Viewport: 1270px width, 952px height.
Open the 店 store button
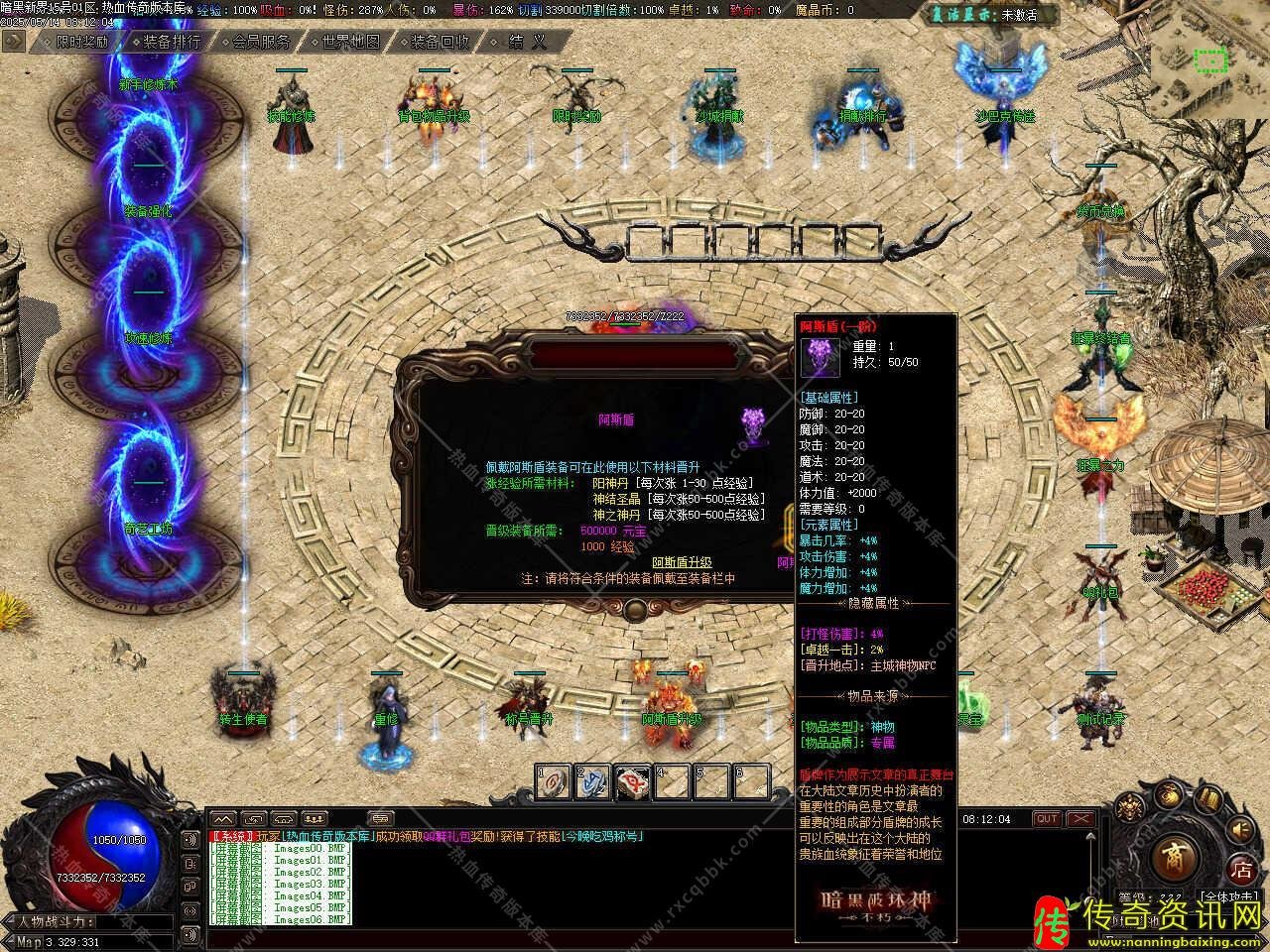tap(1241, 871)
